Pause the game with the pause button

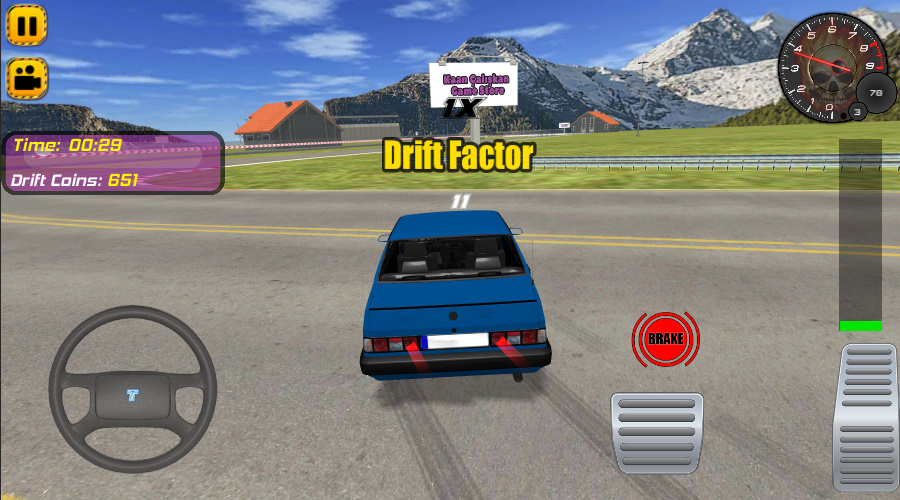[27, 26]
